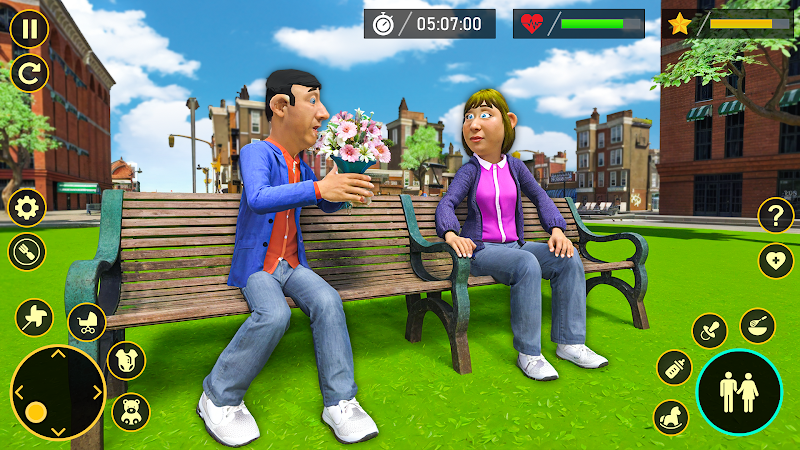Click the heart with plus icon
800x450 pixels.
(x=775, y=261)
